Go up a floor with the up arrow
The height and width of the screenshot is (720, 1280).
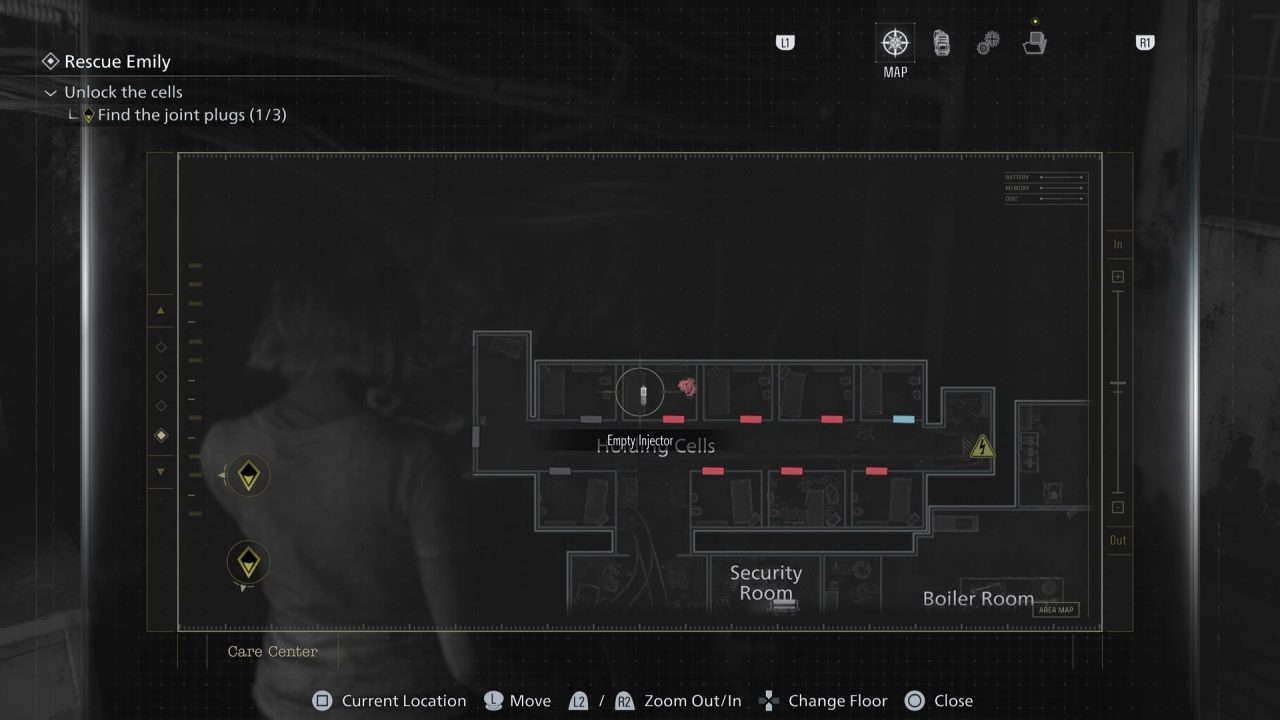161,311
